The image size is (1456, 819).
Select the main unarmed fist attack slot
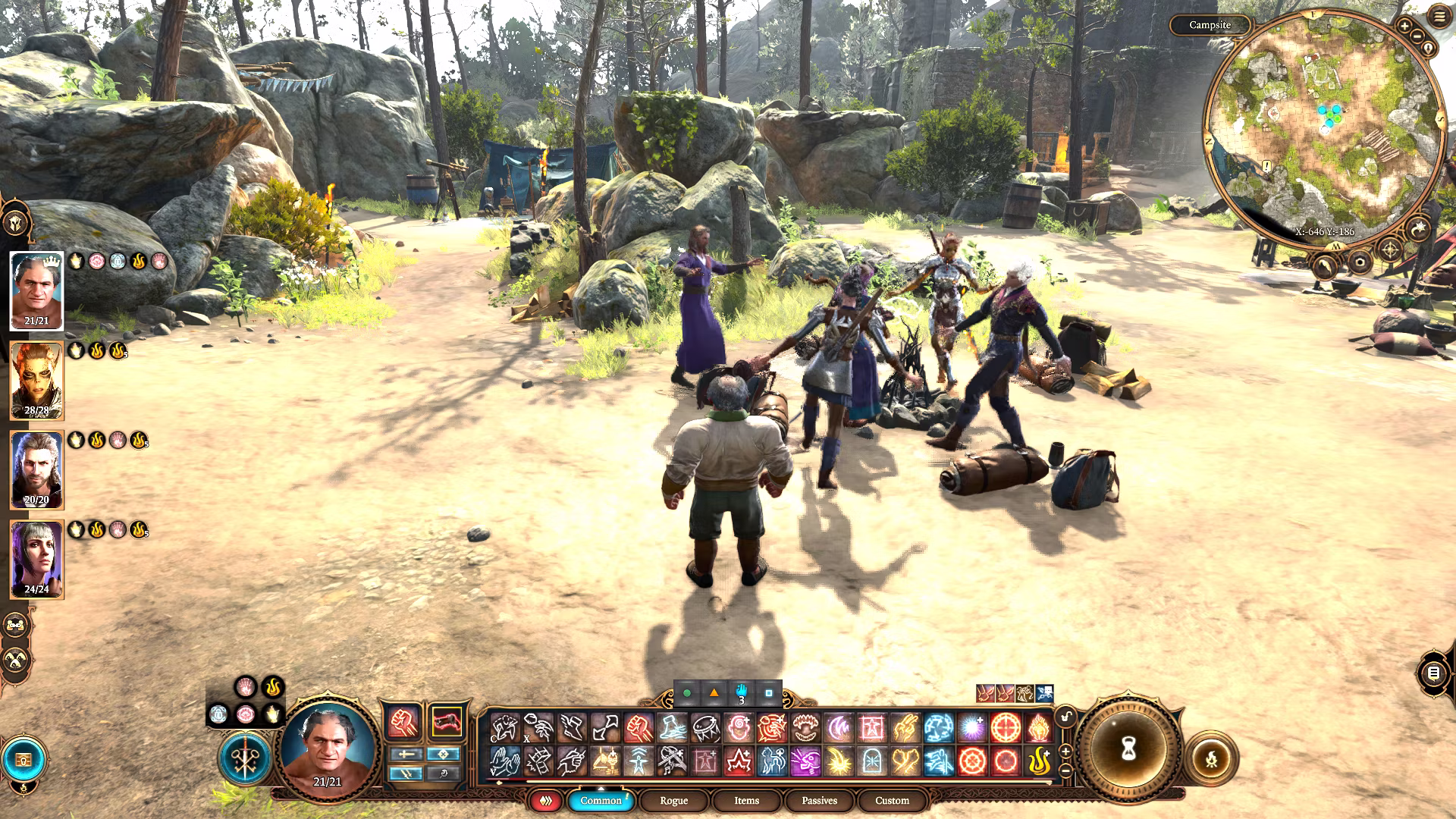coord(403,723)
